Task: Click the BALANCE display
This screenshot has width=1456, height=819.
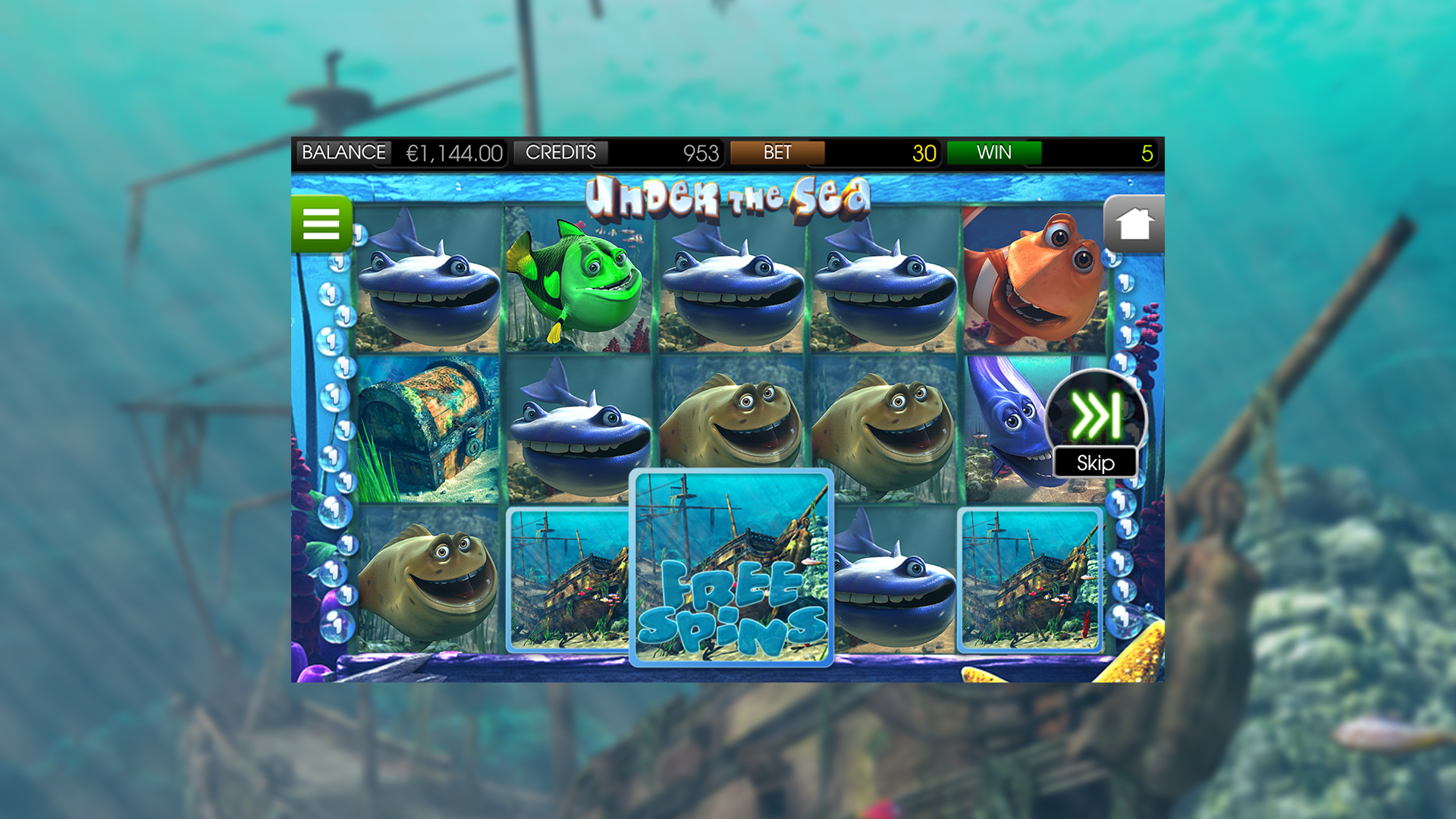Action: coord(345,152)
